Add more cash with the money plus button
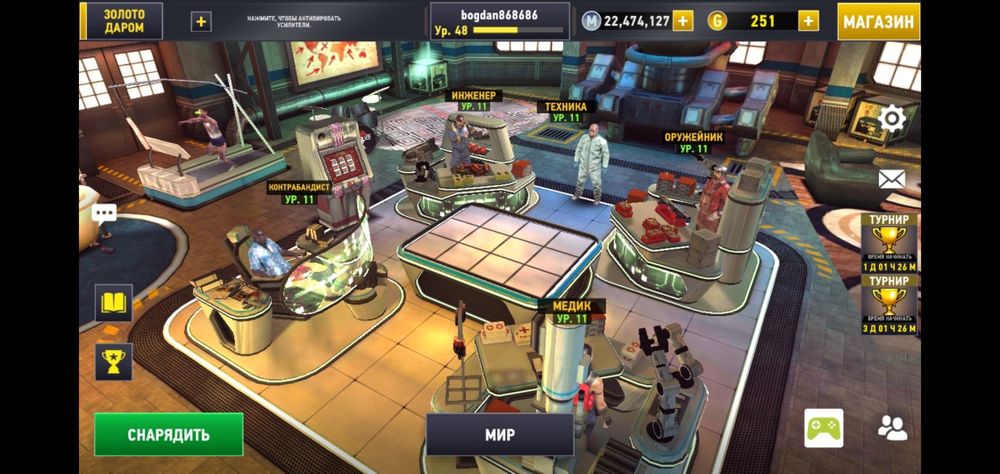The width and height of the screenshot is (1000, 474). pos(682,21)
